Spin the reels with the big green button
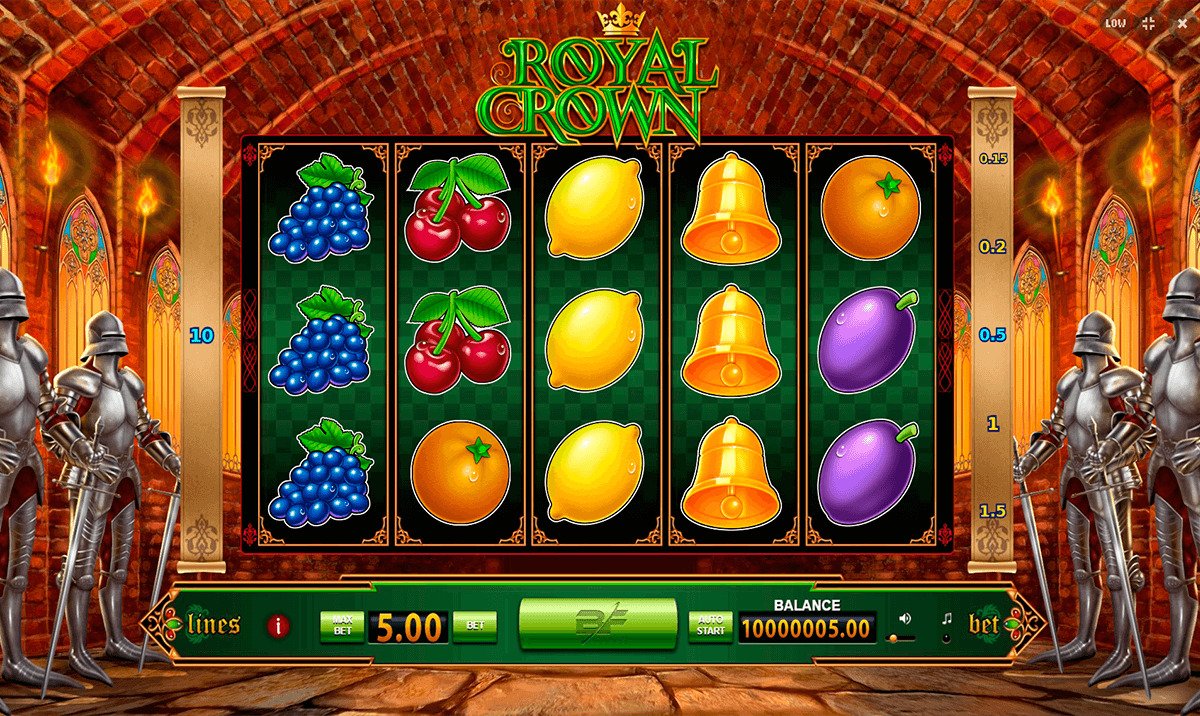This screenshot has height=716, width=1200. pos(597,626)
